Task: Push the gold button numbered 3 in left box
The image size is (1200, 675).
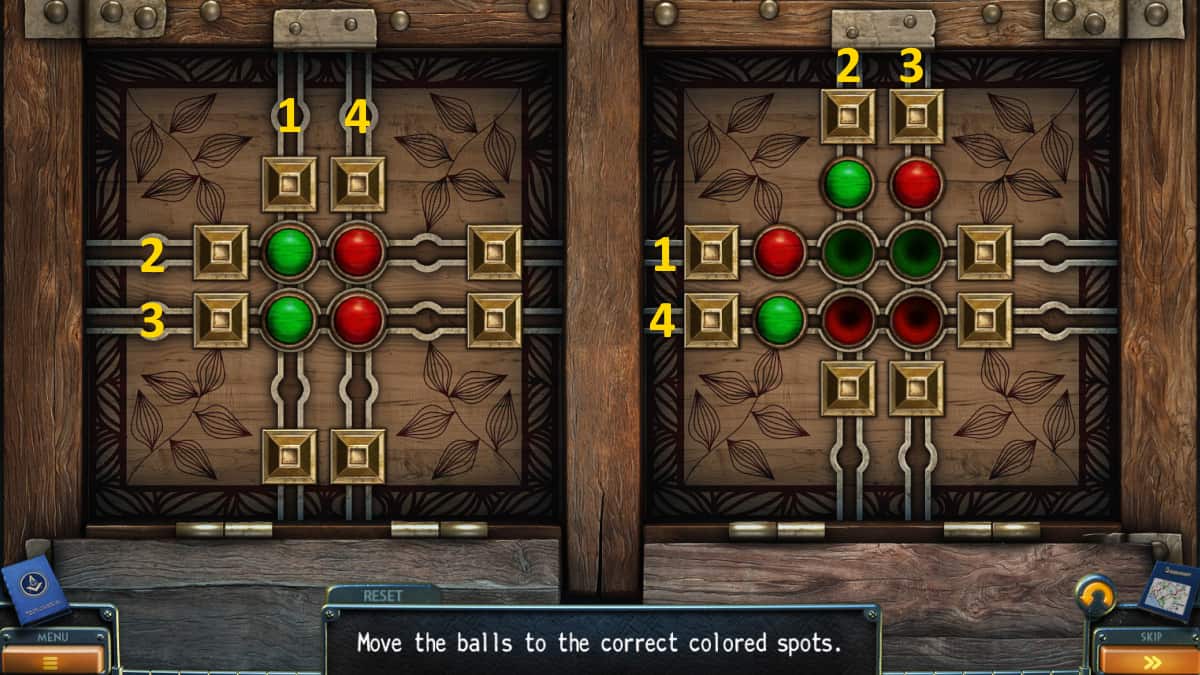Action: click(221, 320)
